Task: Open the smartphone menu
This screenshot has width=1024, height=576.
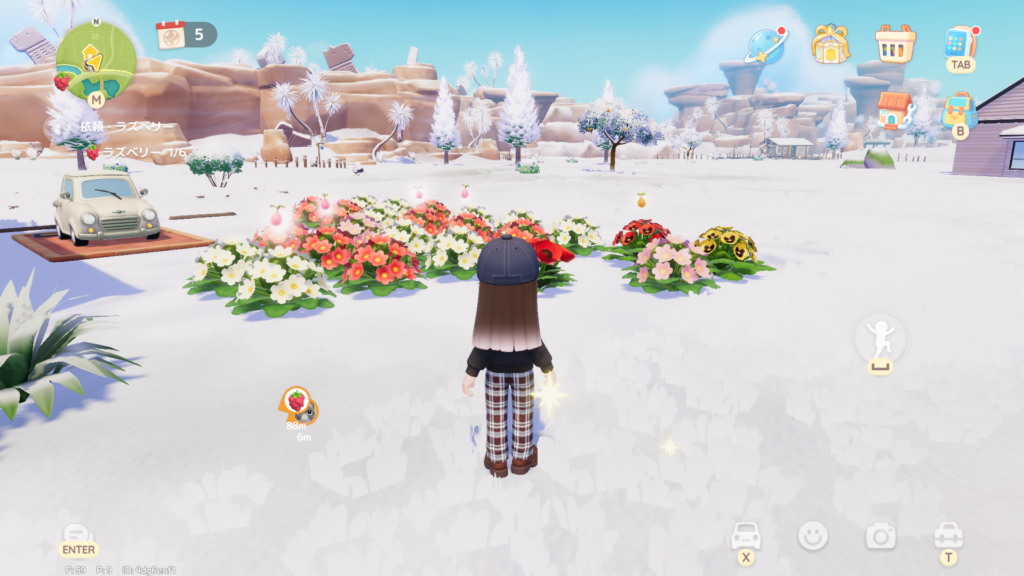Action: tap(960, 43)
